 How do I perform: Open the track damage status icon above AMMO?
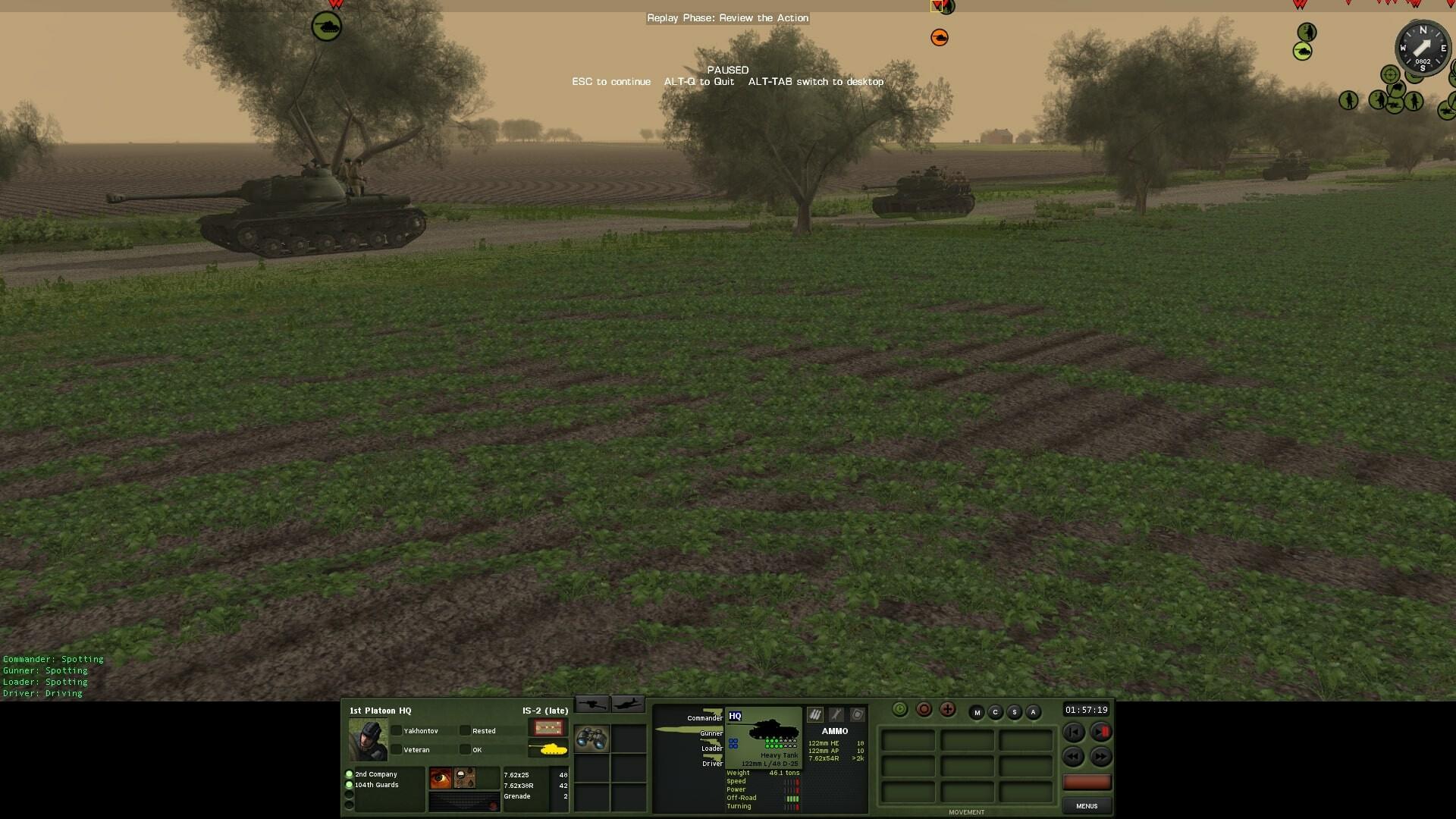coord(814,714)
